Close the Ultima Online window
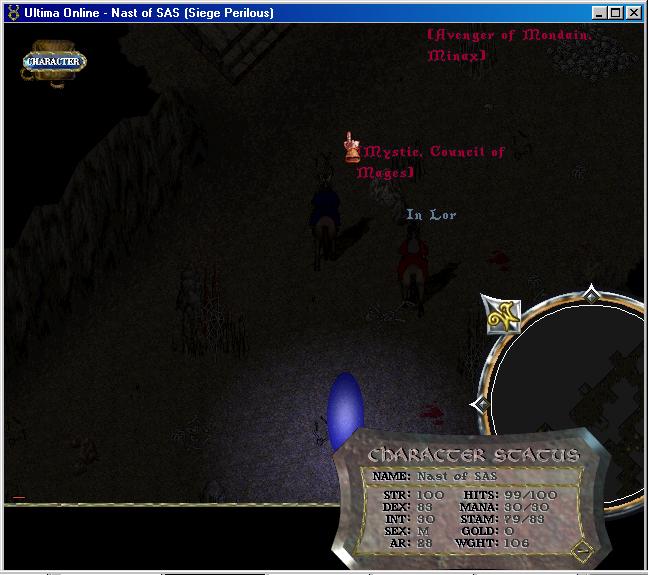 [x=634, y=13]
